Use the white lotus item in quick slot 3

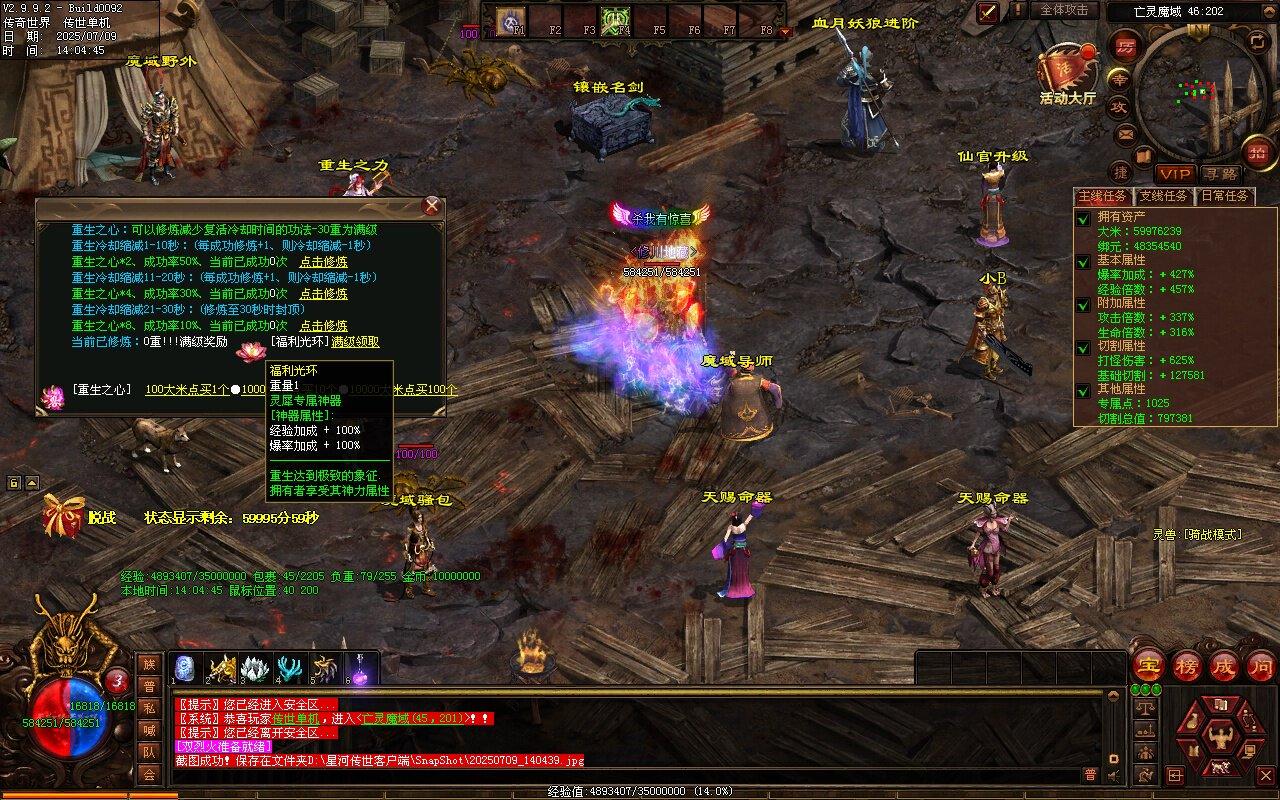pos(255,668)
